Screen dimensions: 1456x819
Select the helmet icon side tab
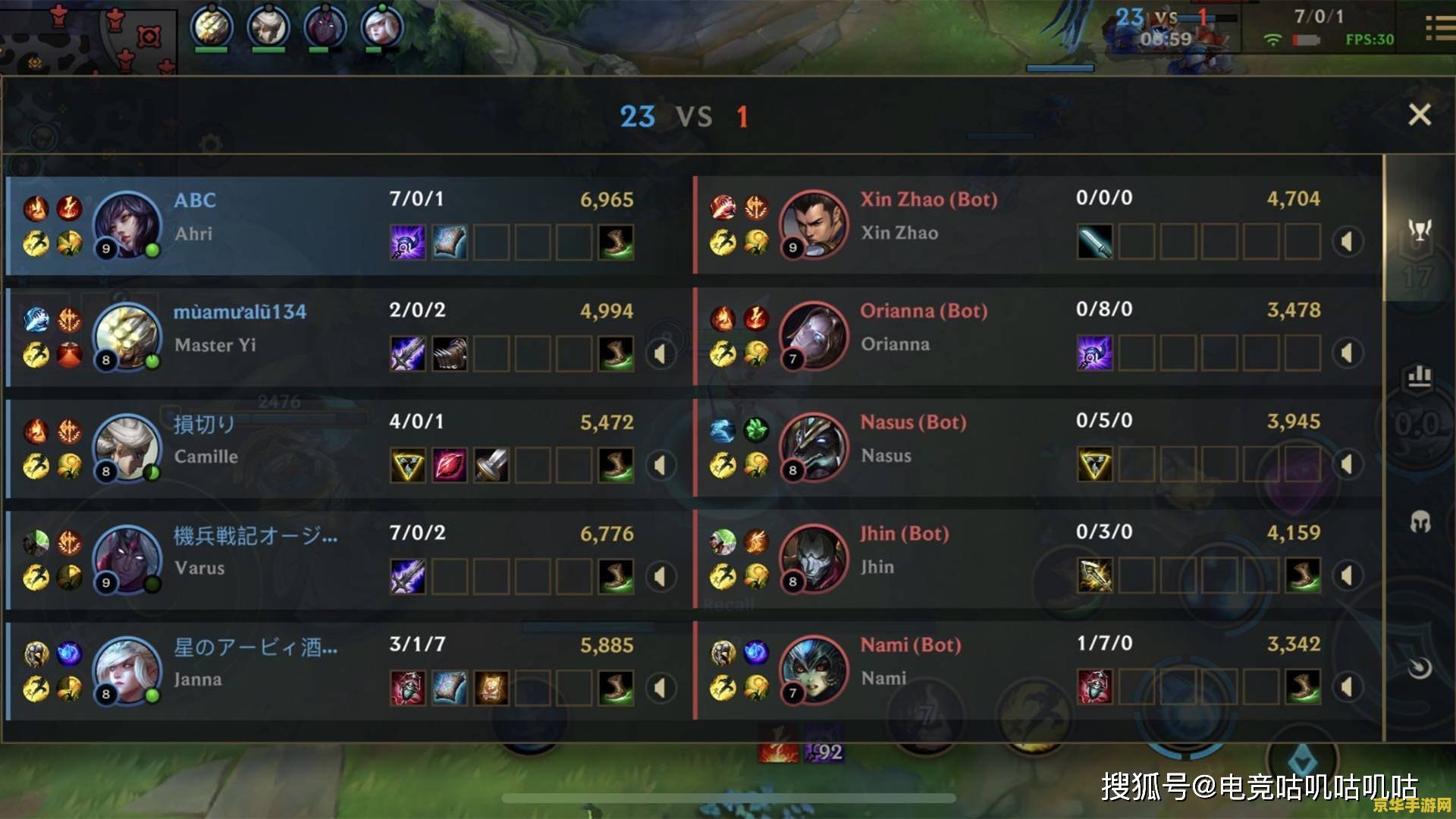point(1419,522)
